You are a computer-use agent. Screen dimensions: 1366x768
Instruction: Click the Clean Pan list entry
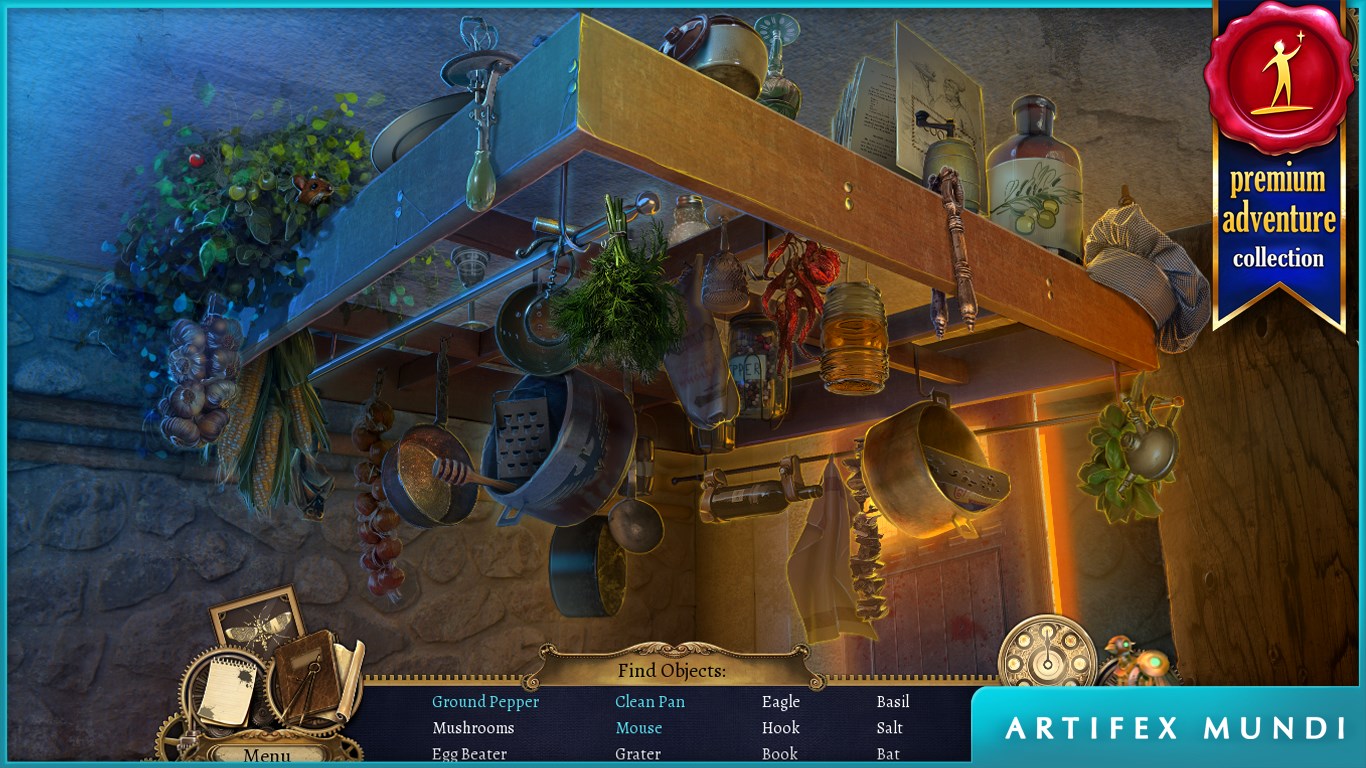click(x=650, y=702)
